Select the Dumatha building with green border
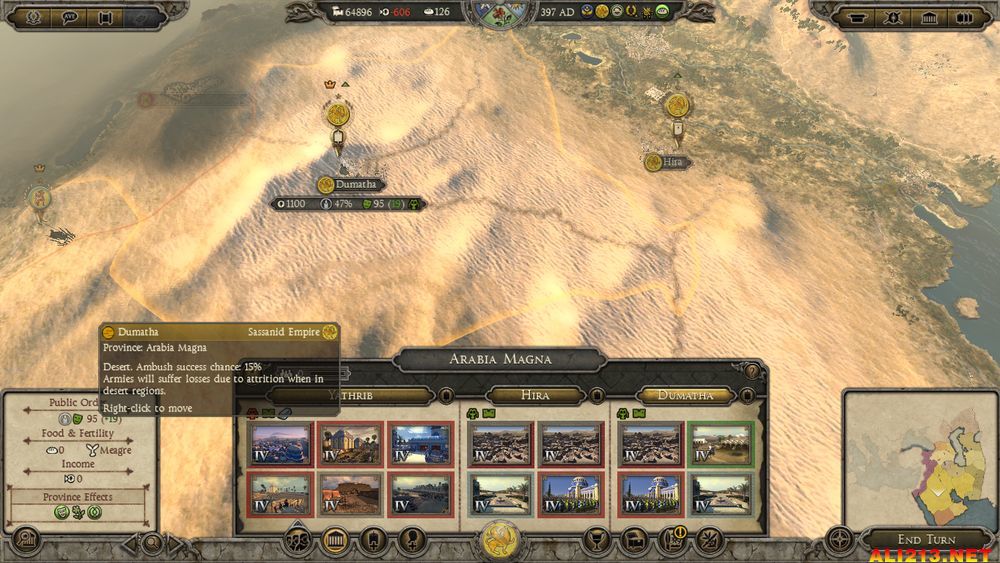 720,444
